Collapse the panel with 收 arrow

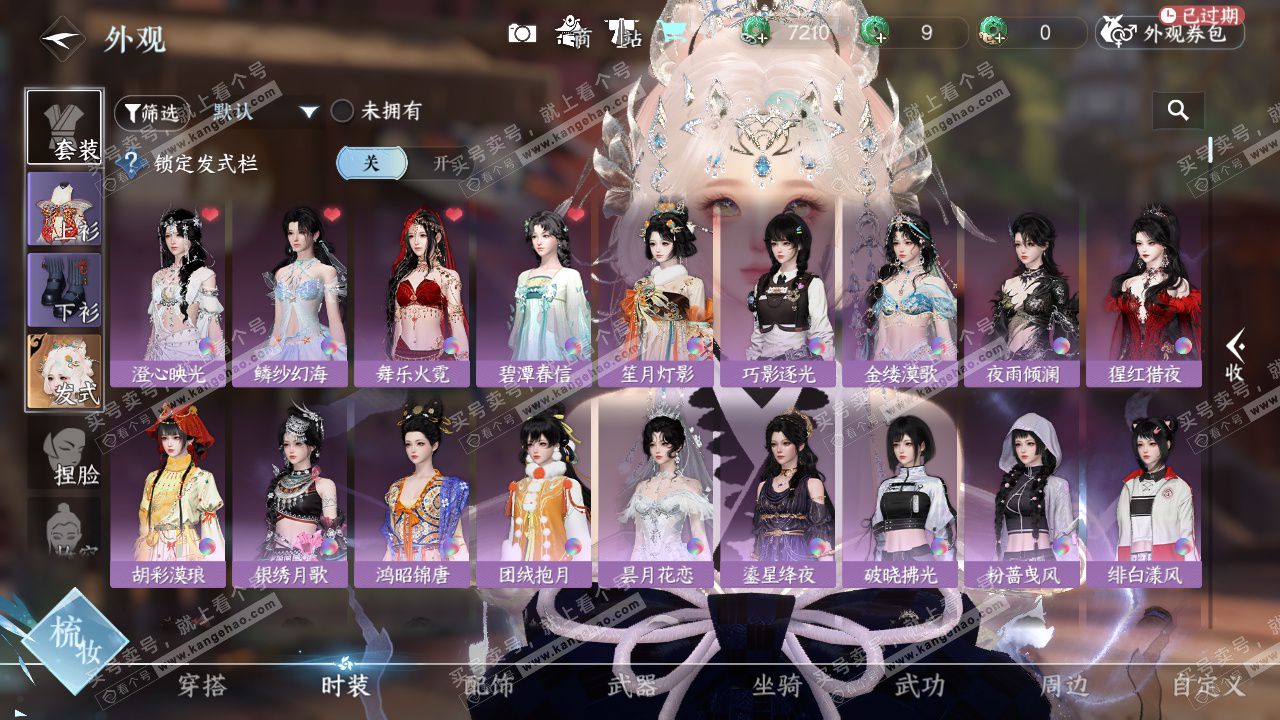tap(1235, 355)
